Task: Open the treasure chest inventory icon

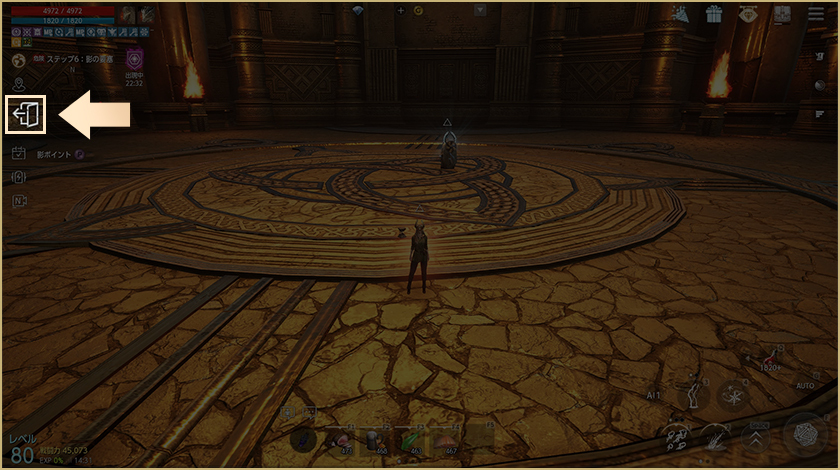Action: [x=781, y=14]
